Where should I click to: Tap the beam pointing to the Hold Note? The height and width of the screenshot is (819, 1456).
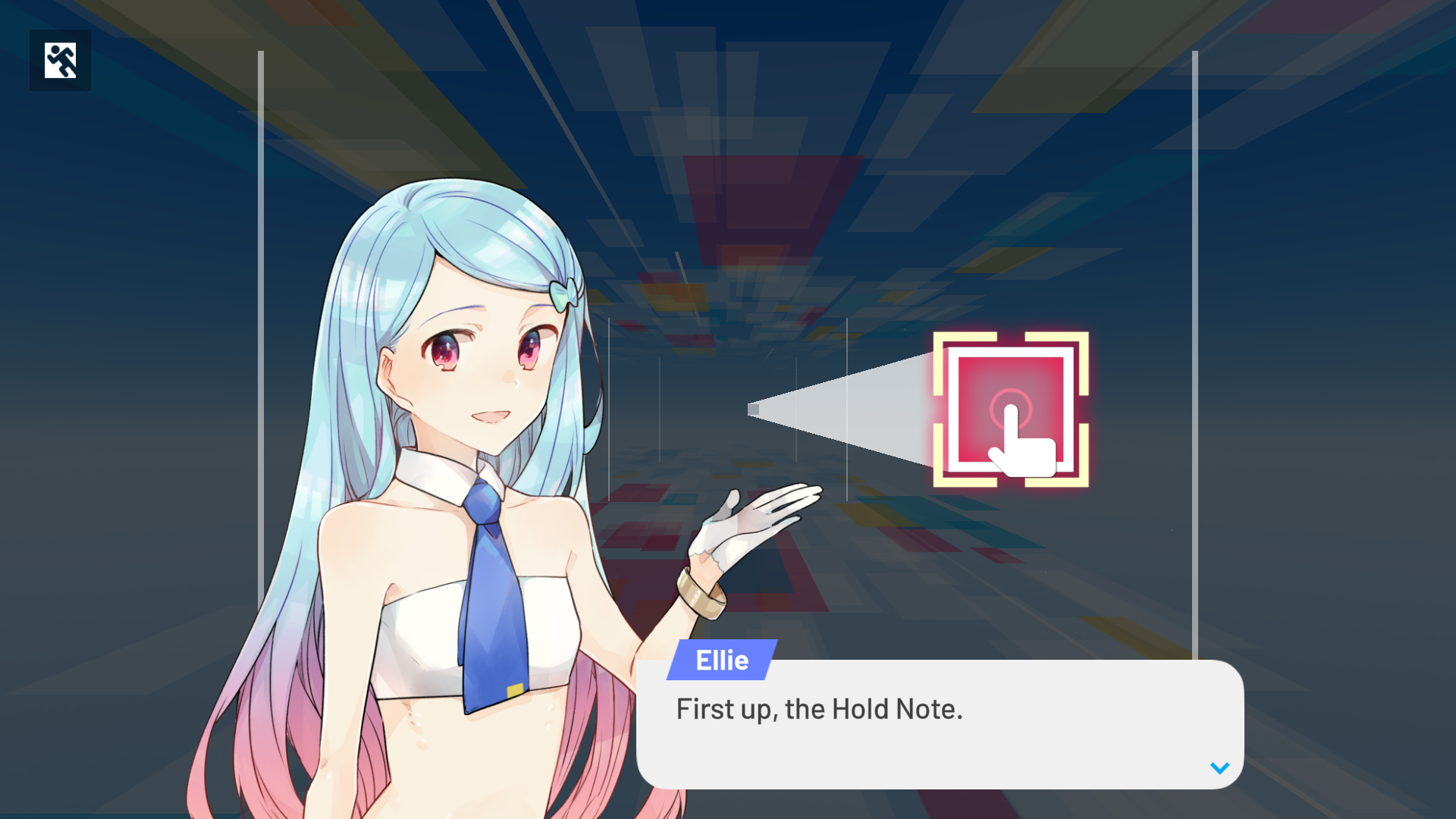[x=834, y=409]
